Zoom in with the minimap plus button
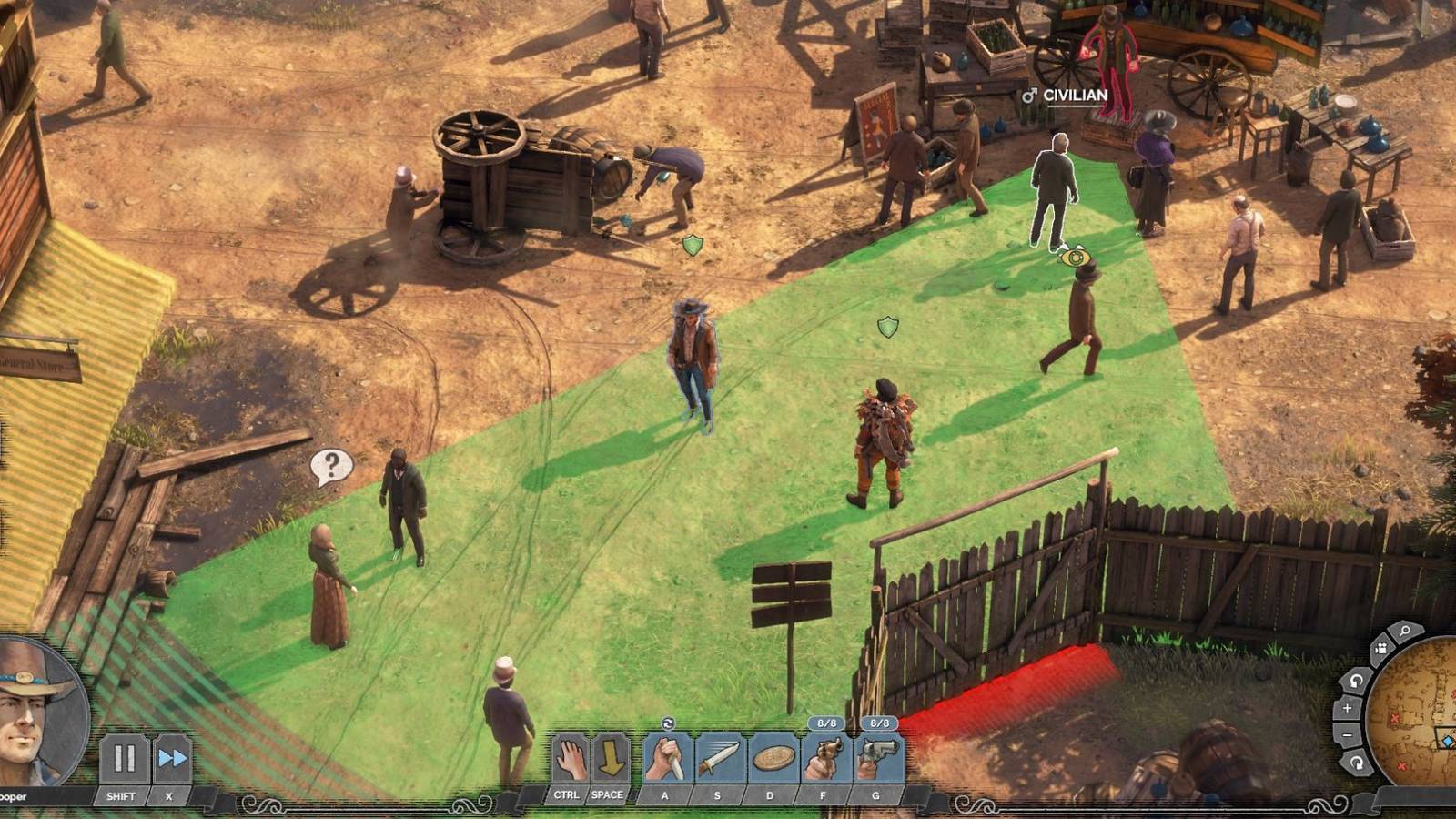 click(1348, 708)
